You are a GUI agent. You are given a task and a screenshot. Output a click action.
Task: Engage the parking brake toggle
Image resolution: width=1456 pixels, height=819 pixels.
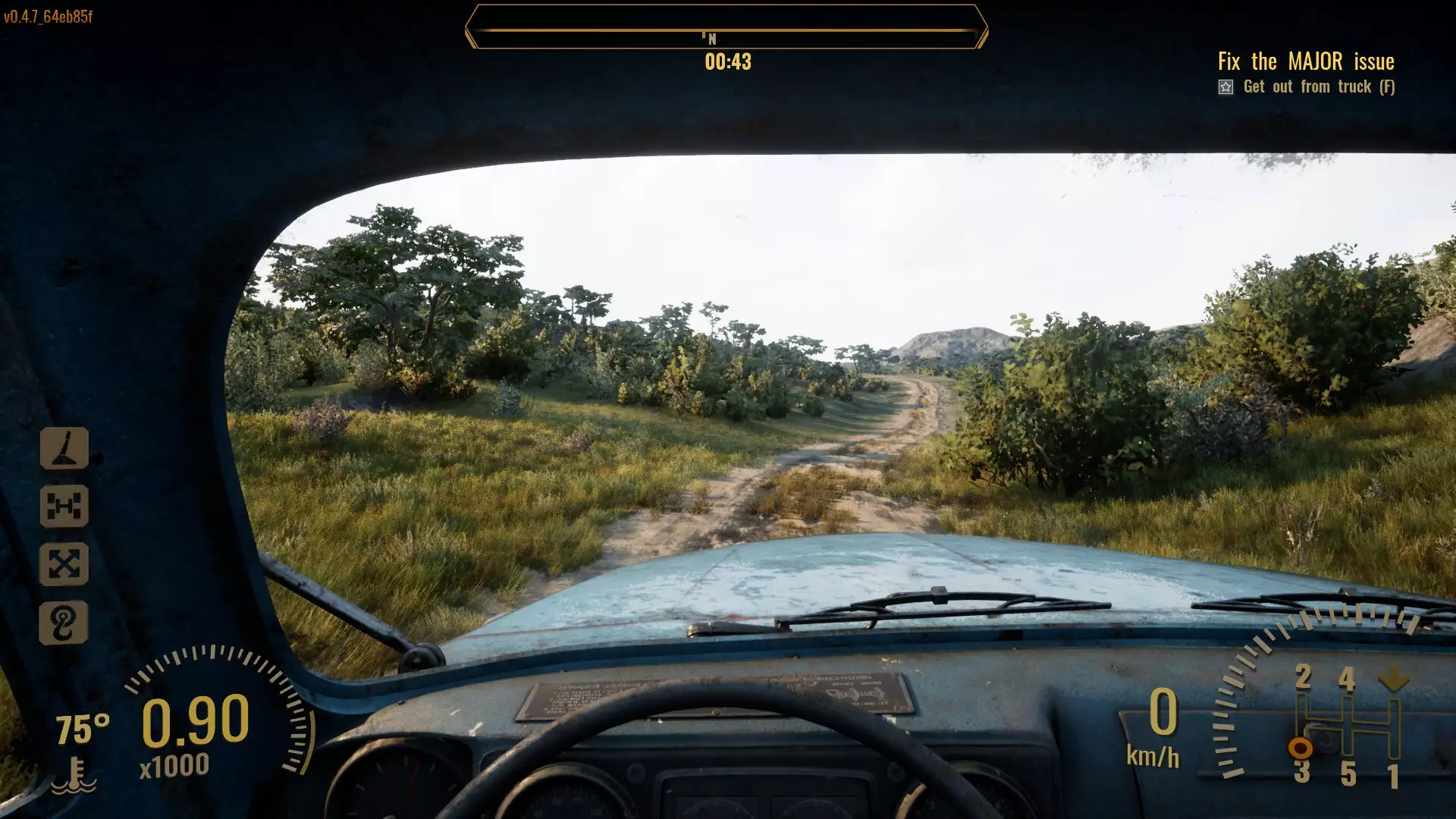pyautogui.click(x=66, y=447)
